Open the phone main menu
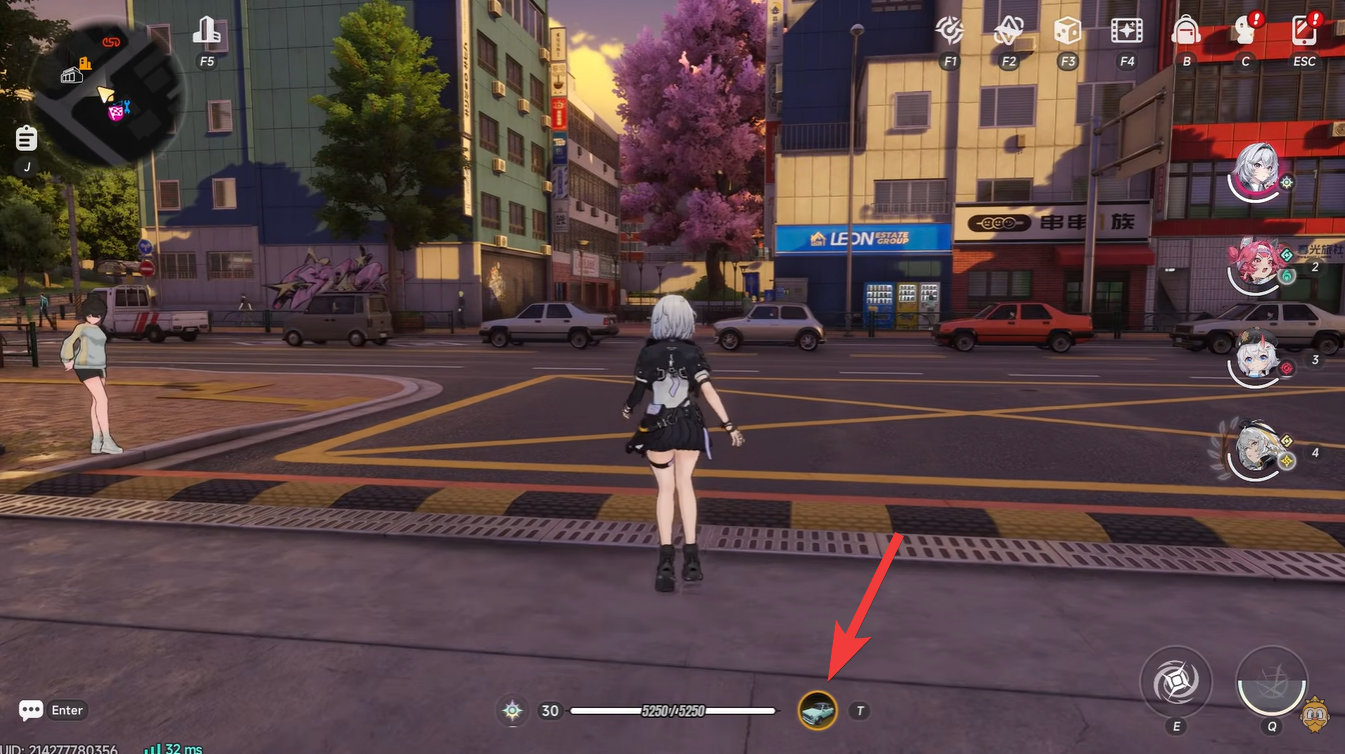Image resolution: width=1345 pixels, height=754 pixels. click(x=1304, y=30)
